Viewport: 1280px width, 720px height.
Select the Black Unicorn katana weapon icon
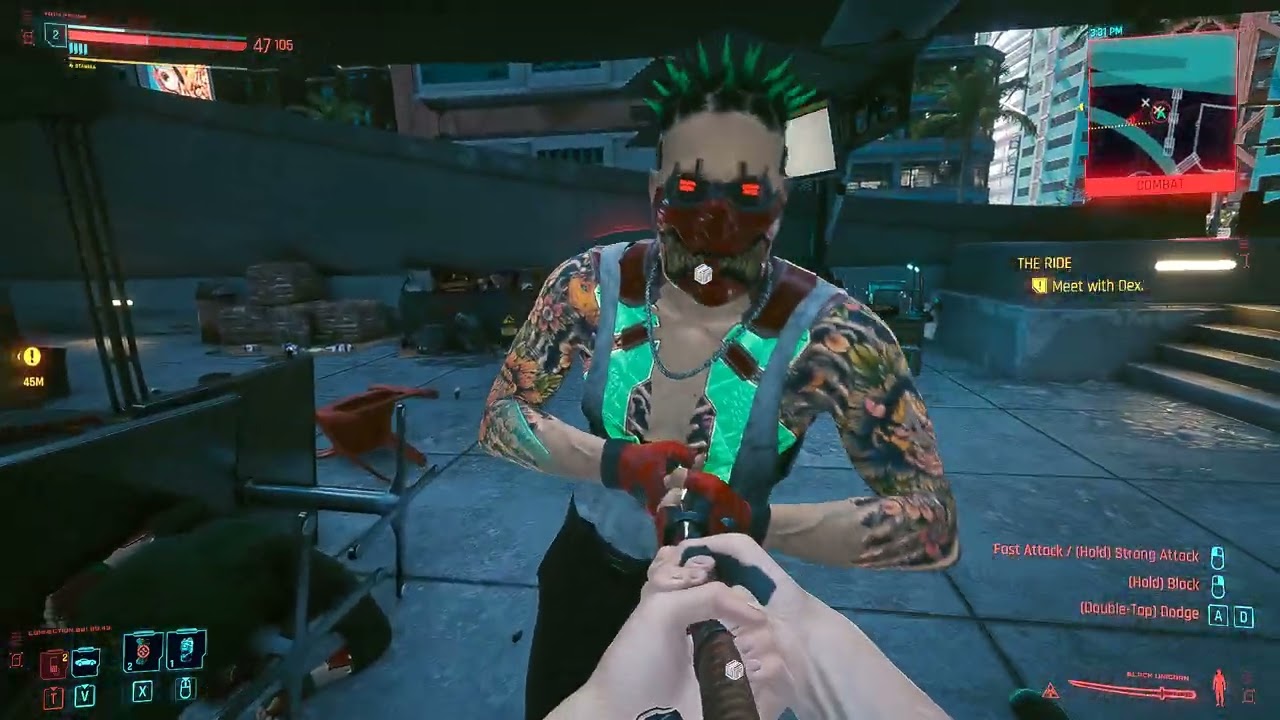pyautogui.click(x=1133, y=689)
